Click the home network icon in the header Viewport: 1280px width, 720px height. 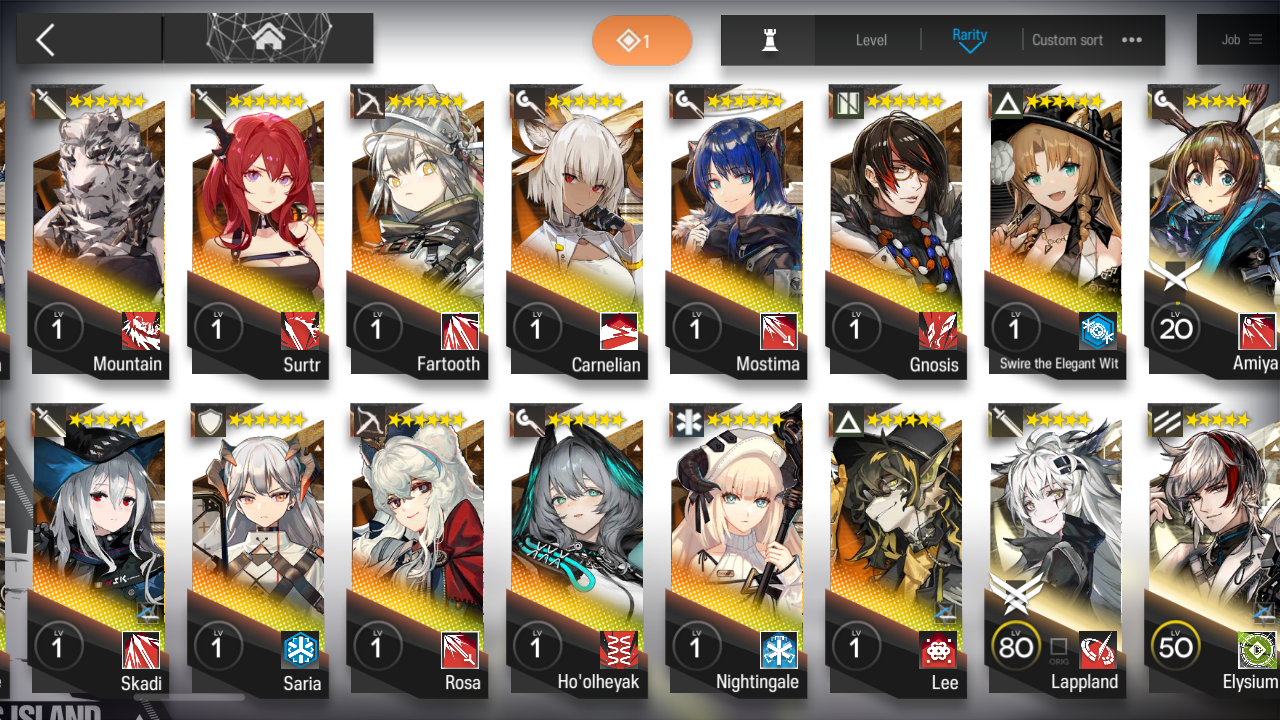(x=267, y=38)
